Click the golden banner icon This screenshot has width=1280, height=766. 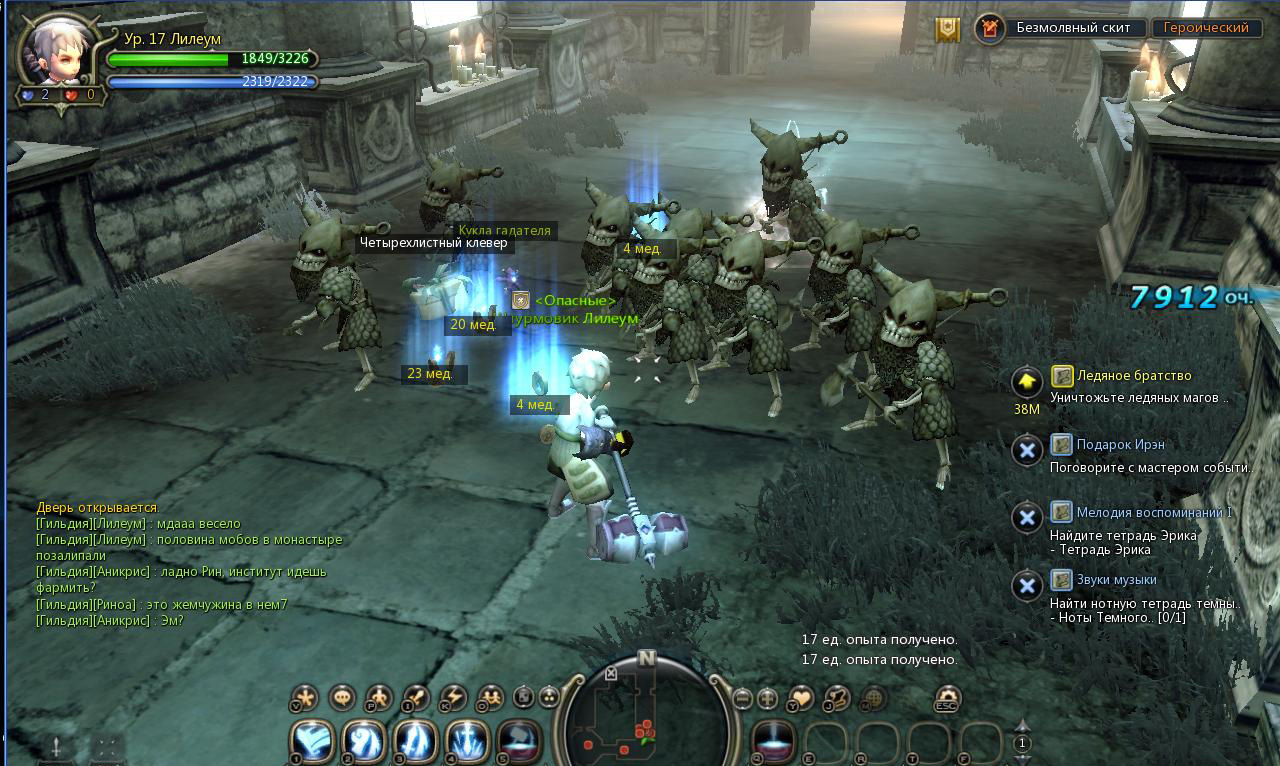947,29
